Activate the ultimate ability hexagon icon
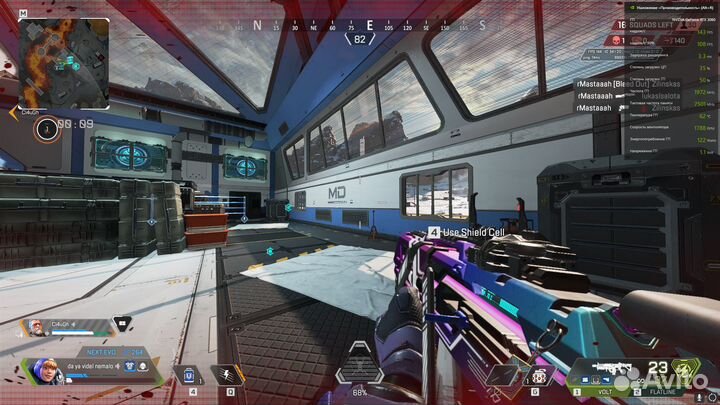The width and height of the screenshot is (720, 405). (x=359, y=372)
